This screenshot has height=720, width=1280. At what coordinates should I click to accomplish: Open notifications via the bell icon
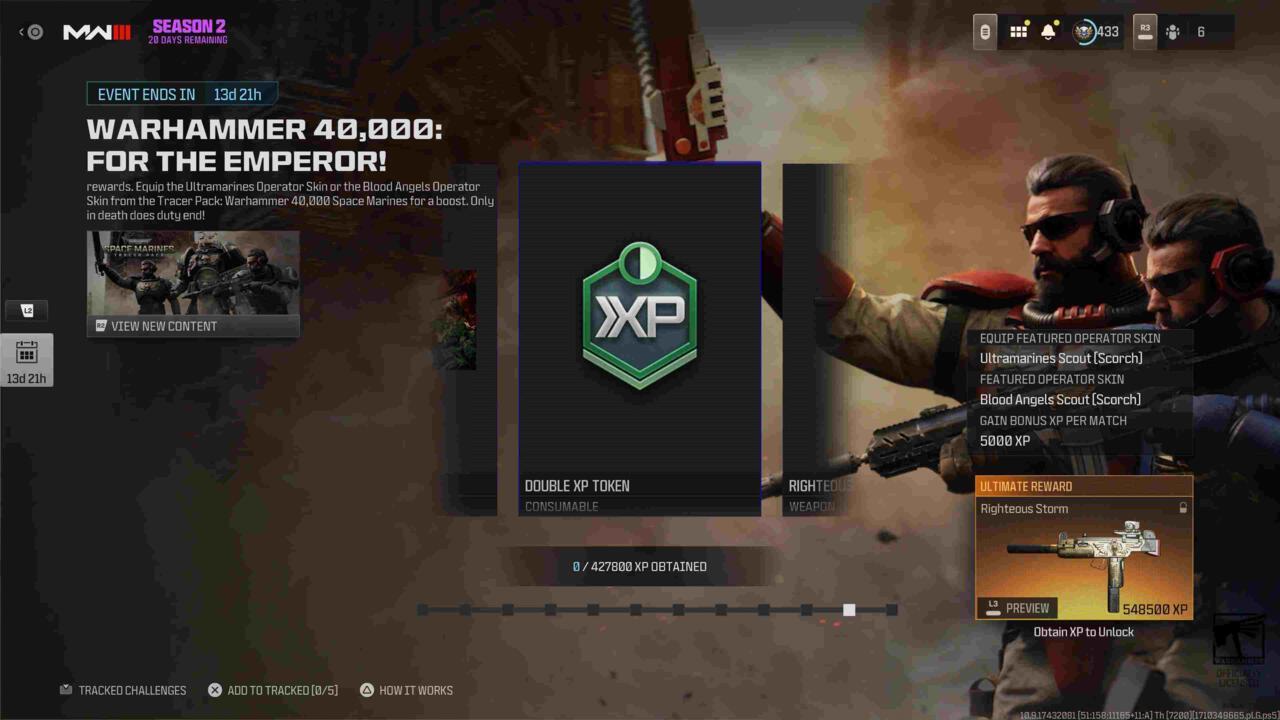point(1046,31)
